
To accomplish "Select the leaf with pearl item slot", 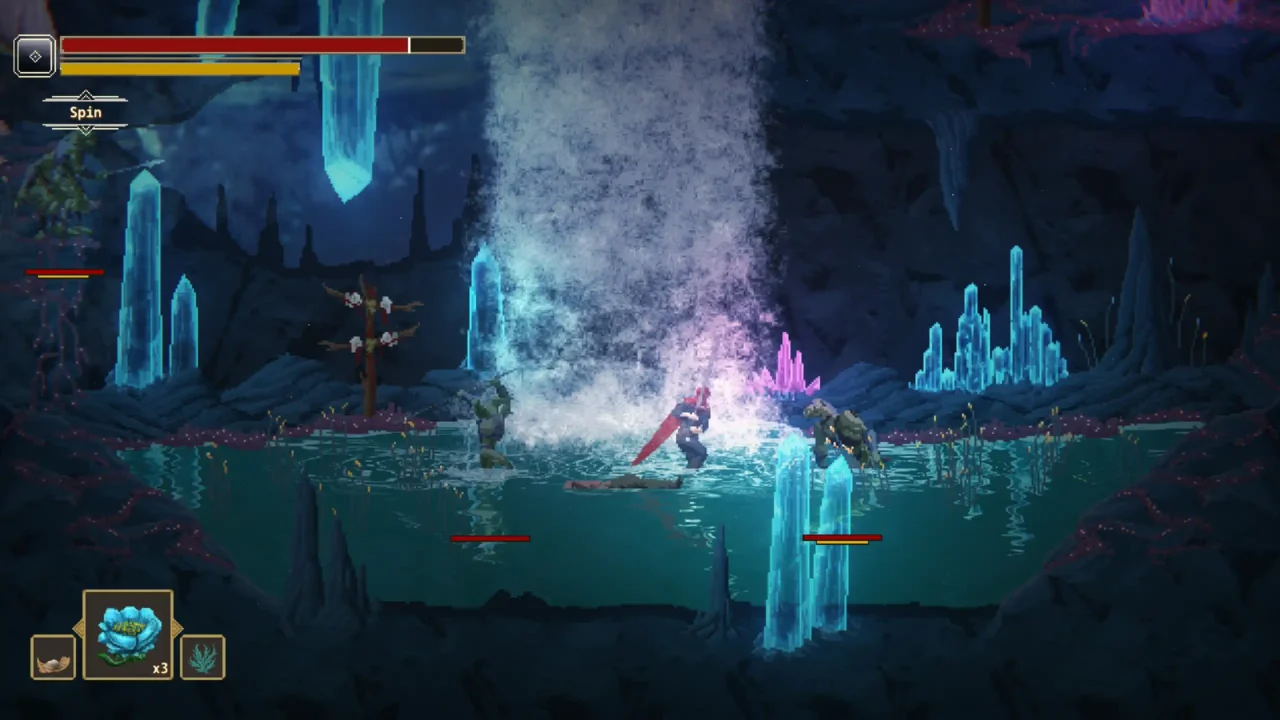I will (x=52, y=657).
